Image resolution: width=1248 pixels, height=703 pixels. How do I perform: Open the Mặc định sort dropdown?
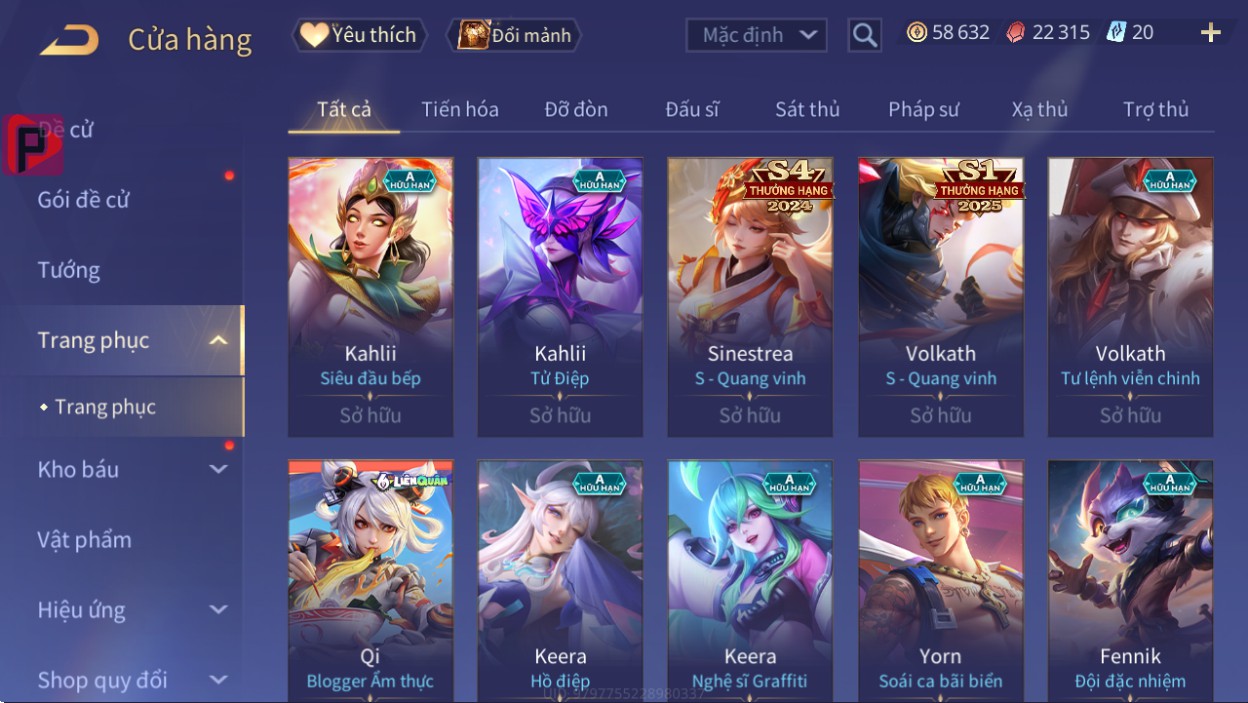[757, 35]
